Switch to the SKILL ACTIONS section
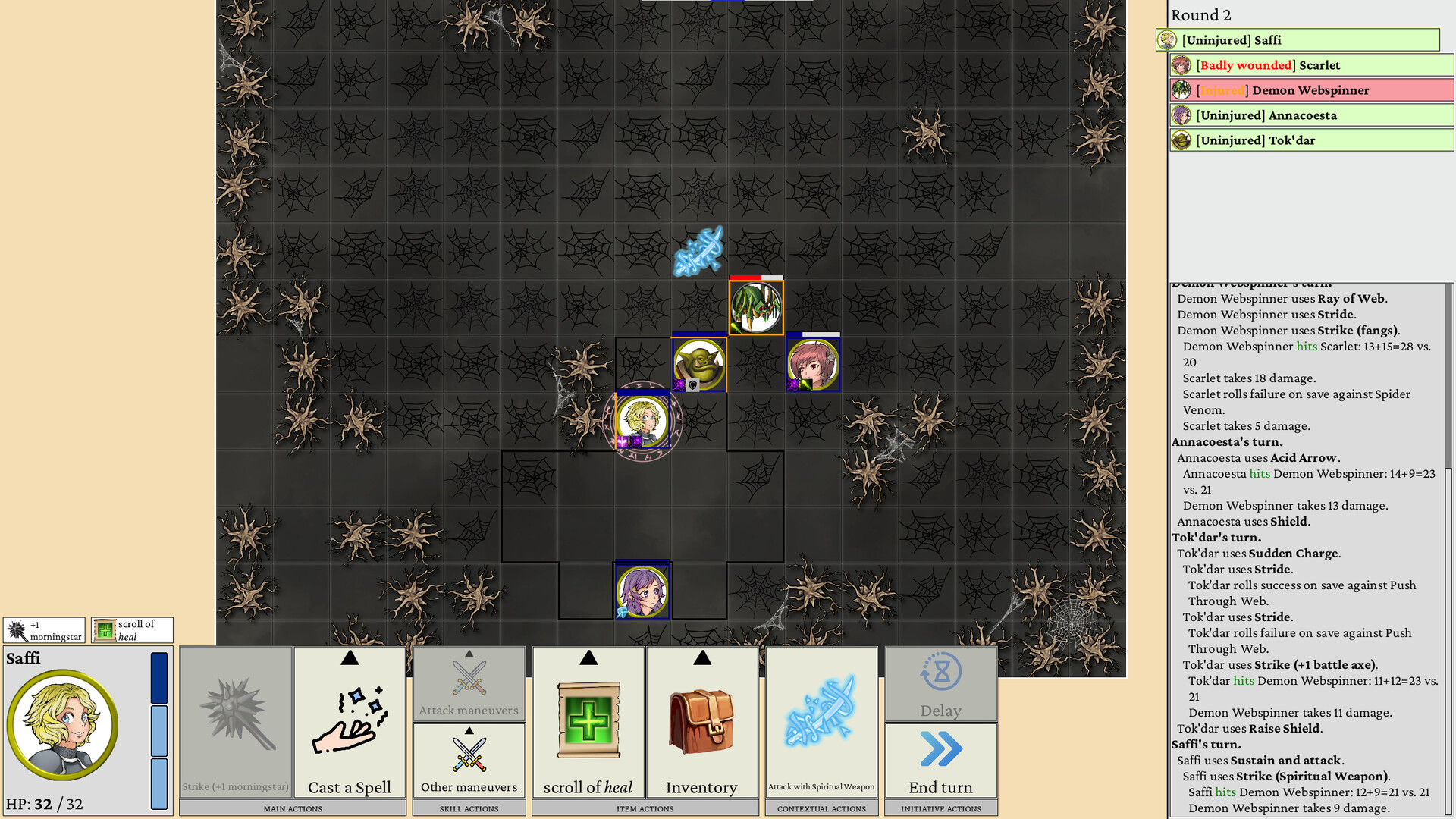 468,808
